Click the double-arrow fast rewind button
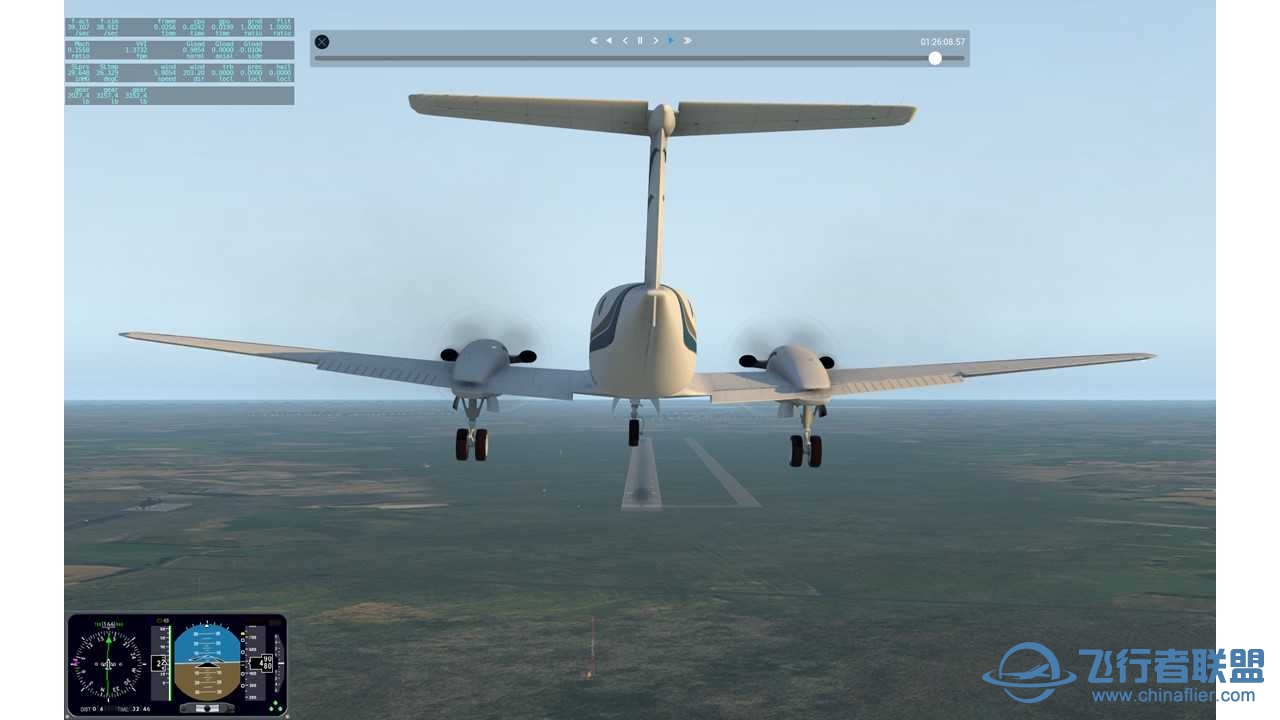Viewport: 1280px width, 720px height. point(593,41)
